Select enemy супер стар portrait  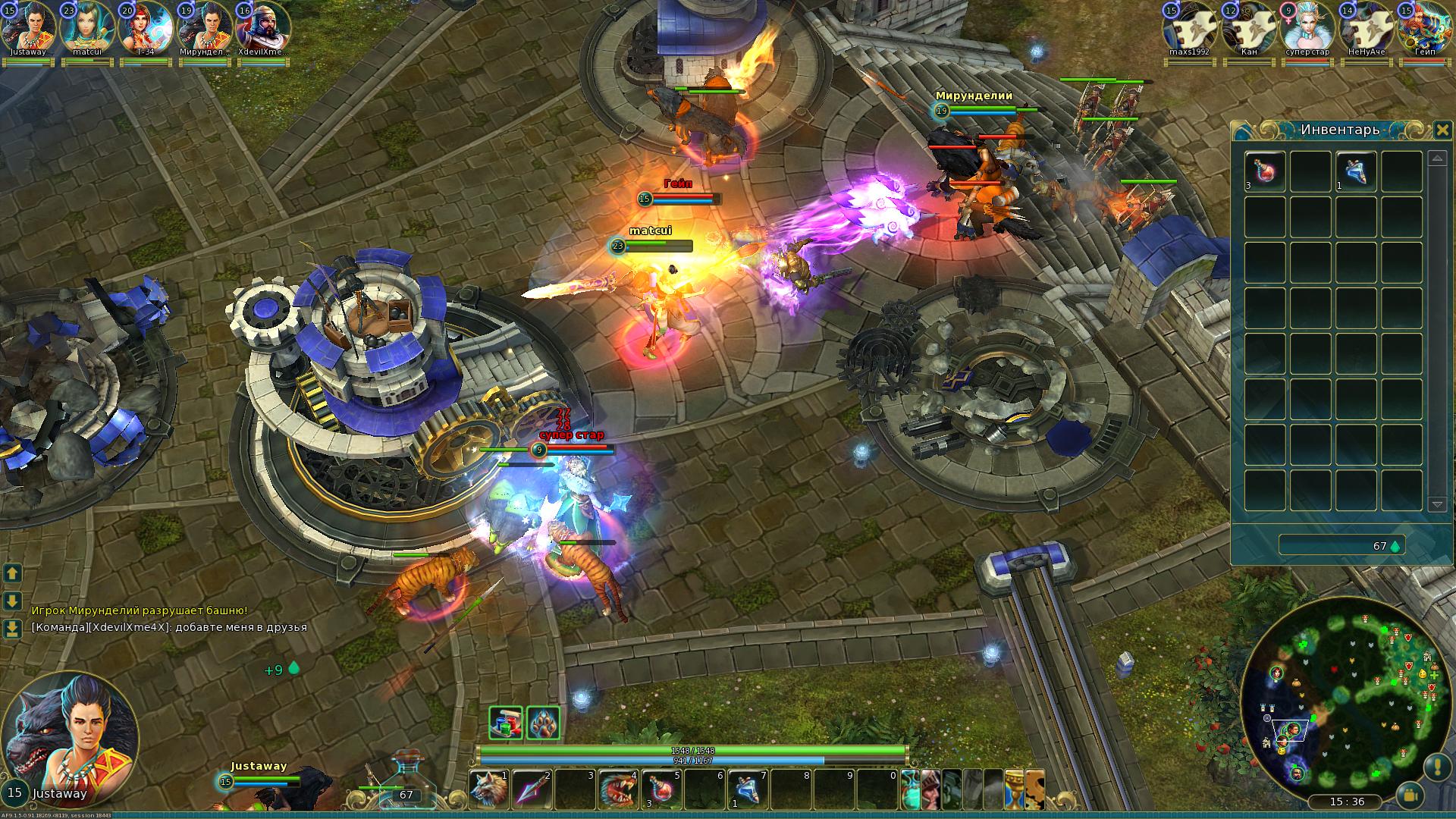click(x=1307, y=27)
